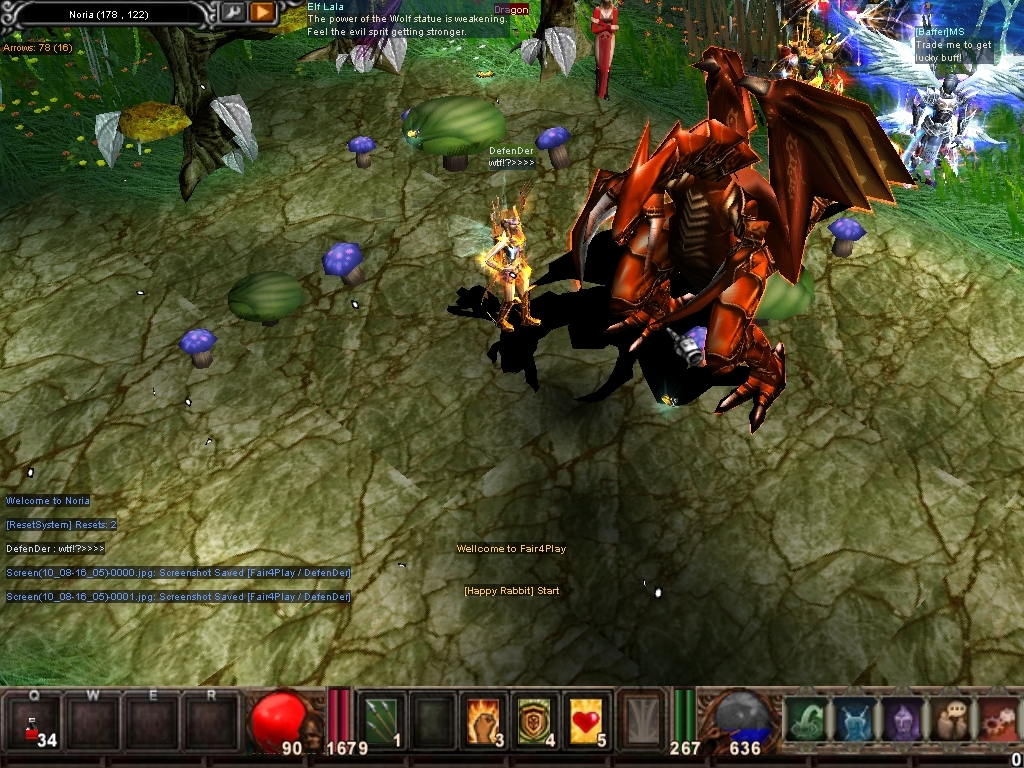The width and height of the screenshot is (1024, 768).
Task: Open the wrench settings button
Action: click(233, 12)
